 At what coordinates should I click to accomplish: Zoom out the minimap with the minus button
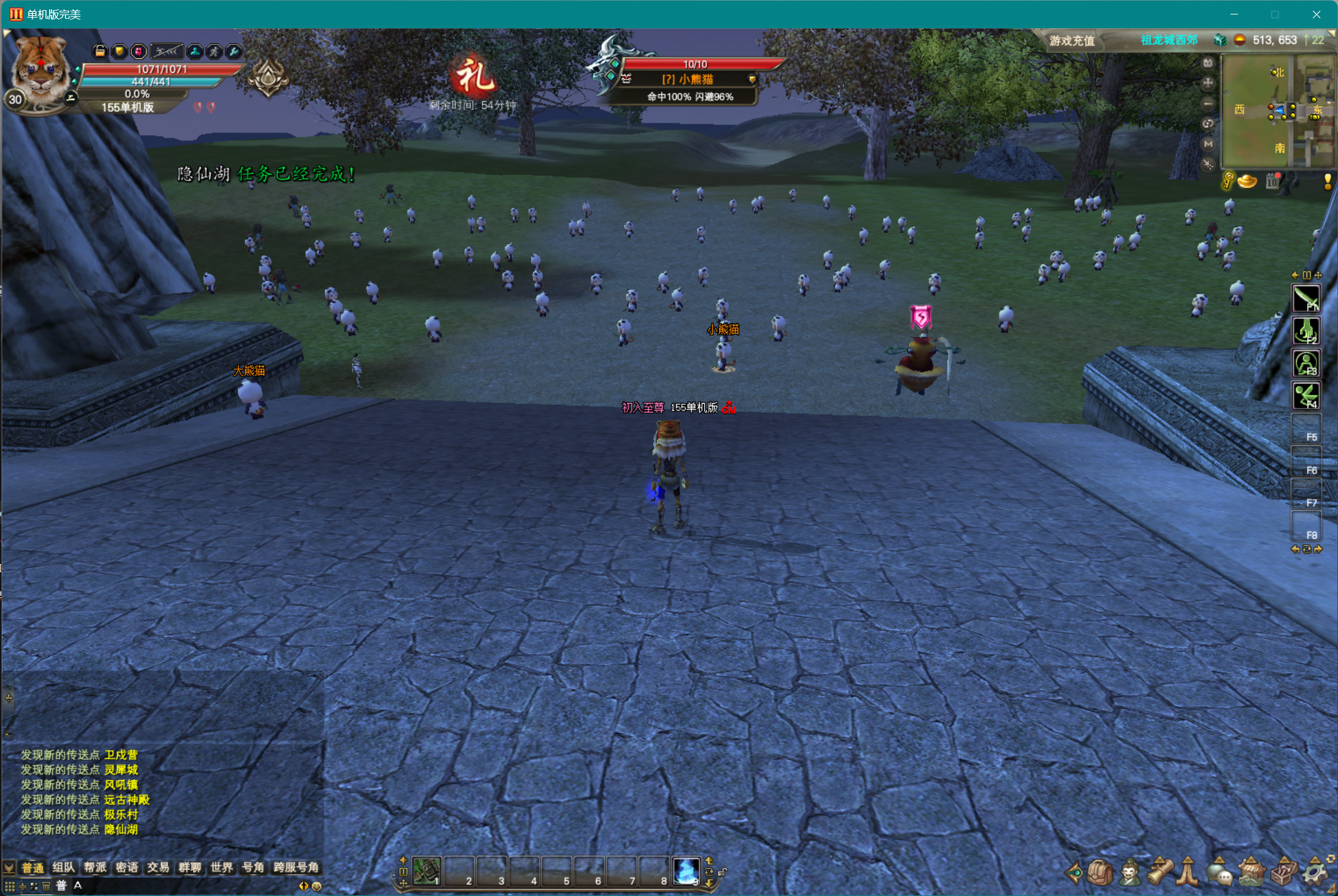click(x=1208, y=103)
